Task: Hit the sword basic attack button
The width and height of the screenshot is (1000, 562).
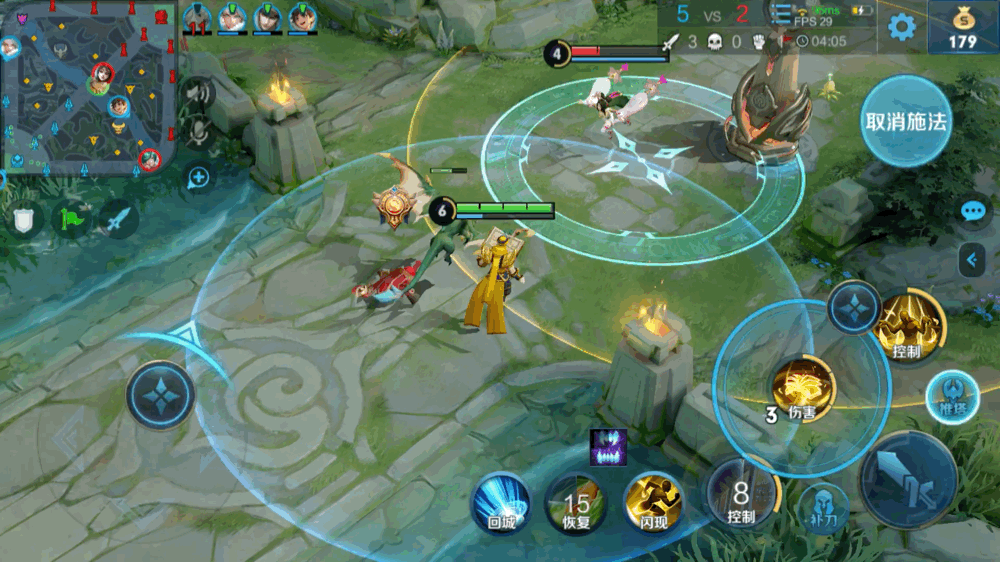Action: [908, 480]
